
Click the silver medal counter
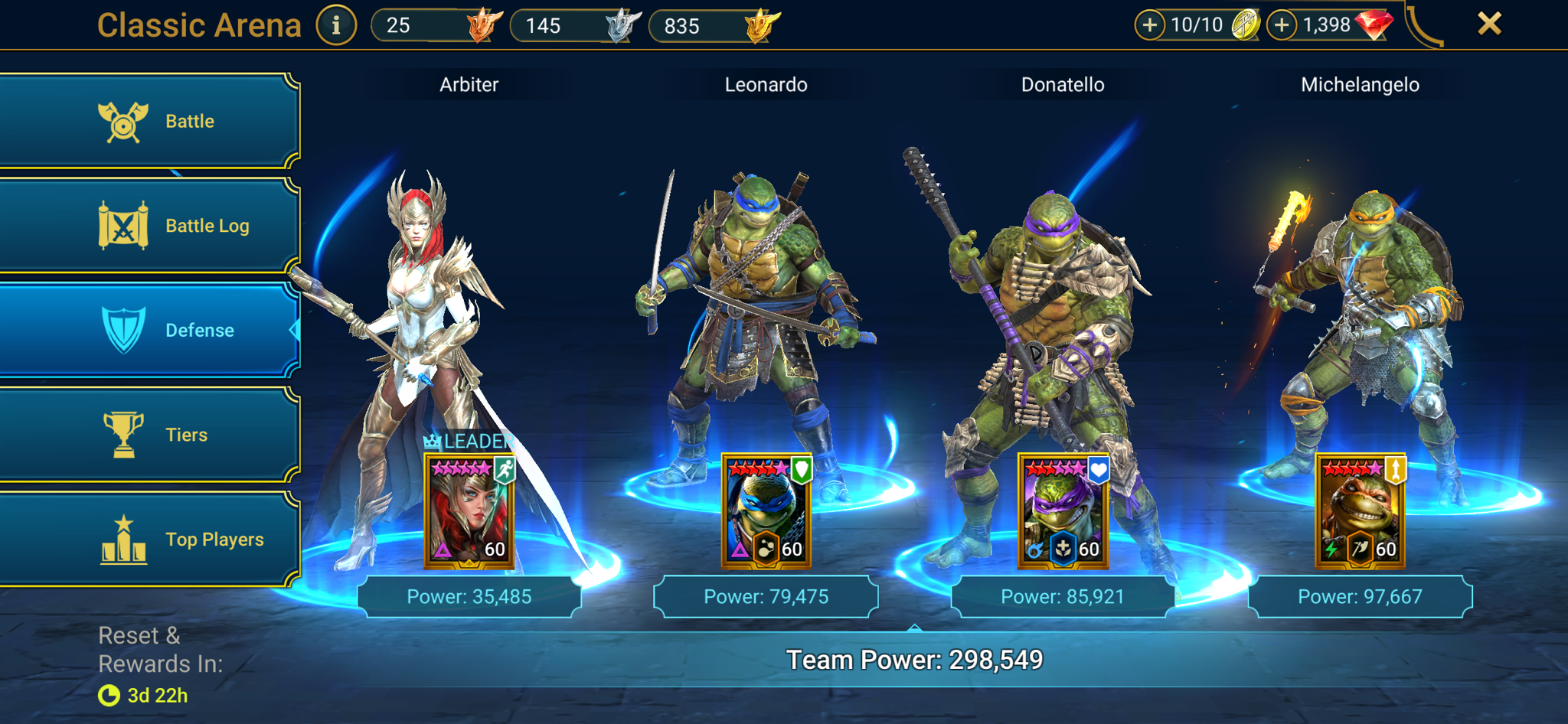coord(574,25)
